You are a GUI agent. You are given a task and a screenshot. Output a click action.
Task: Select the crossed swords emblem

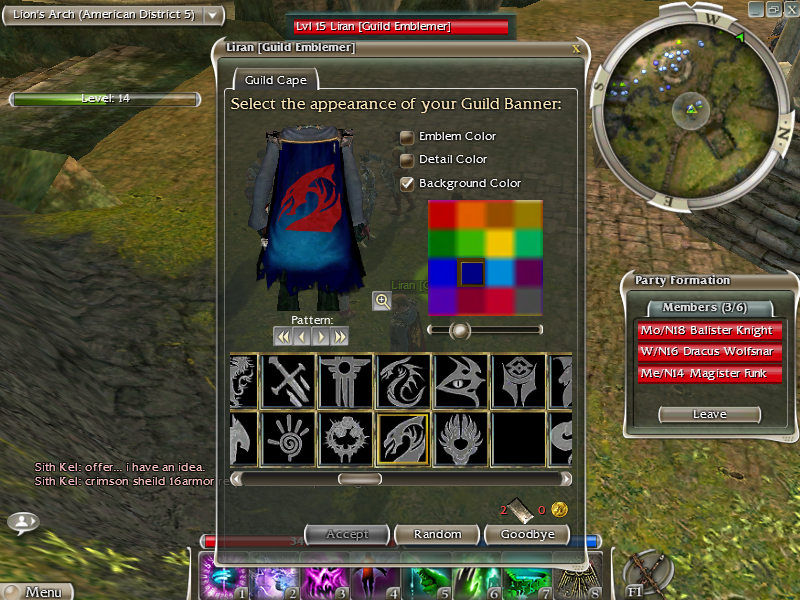pyautogui.click(x=289, y=381)
